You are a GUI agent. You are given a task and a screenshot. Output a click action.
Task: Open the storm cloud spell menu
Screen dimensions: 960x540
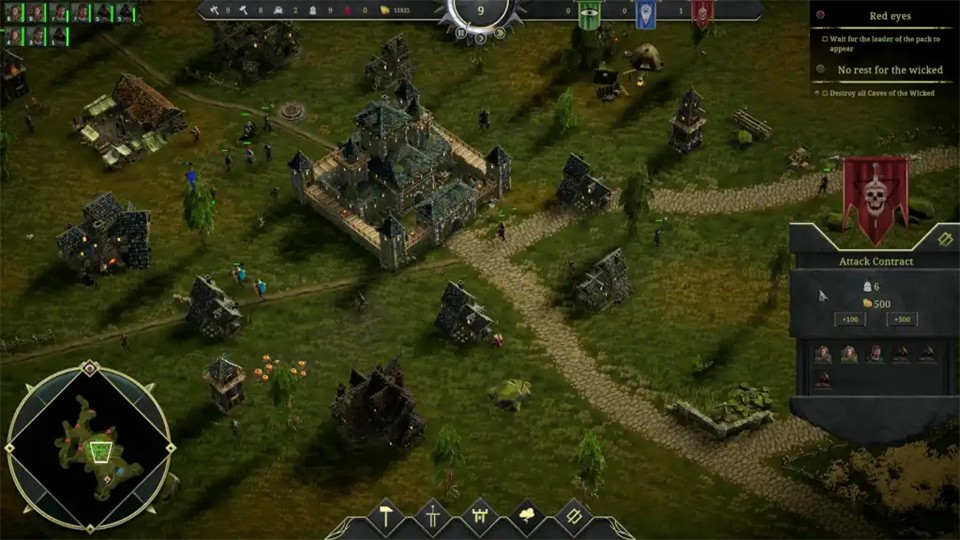pyautogui.click(x=526, y=517)
